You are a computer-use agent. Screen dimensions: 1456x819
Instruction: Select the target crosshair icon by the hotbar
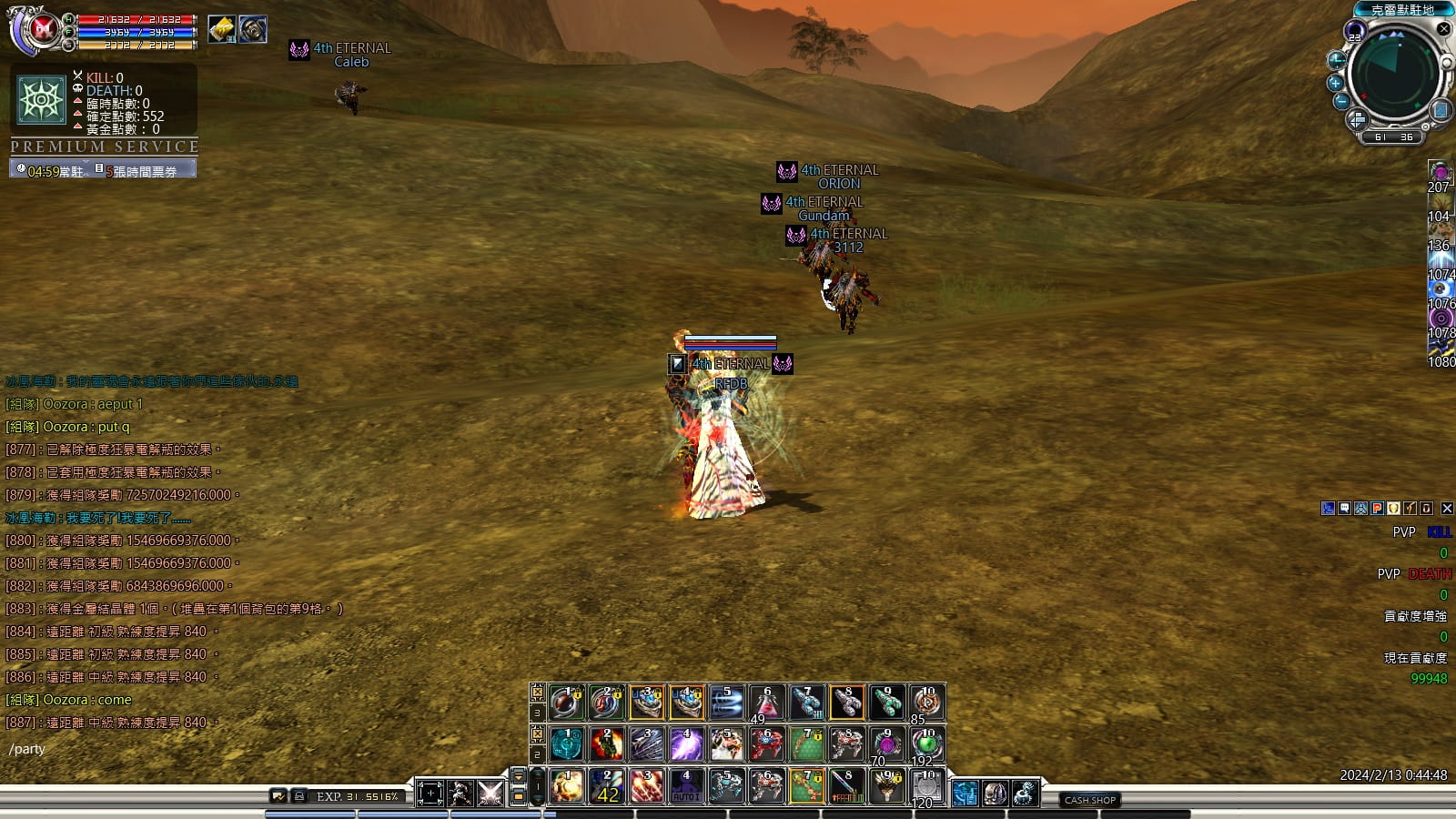430,794
